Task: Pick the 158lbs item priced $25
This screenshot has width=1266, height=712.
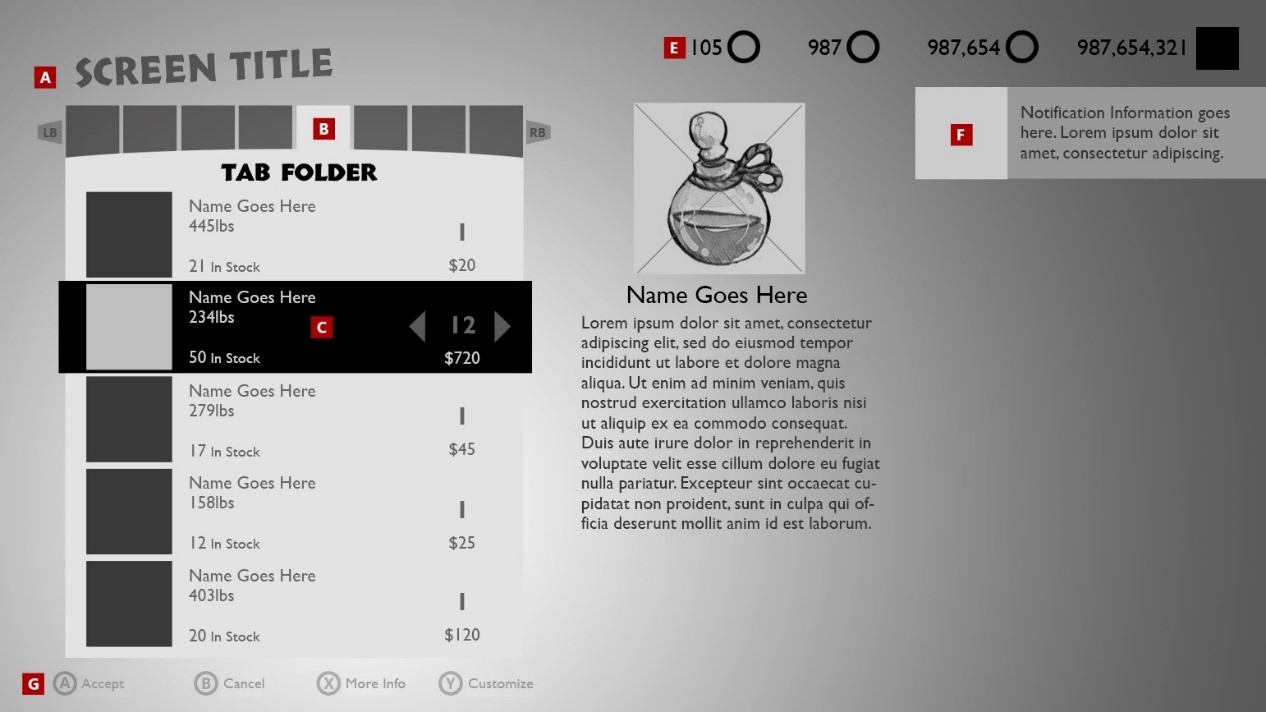Action: [x=294, y=512]
